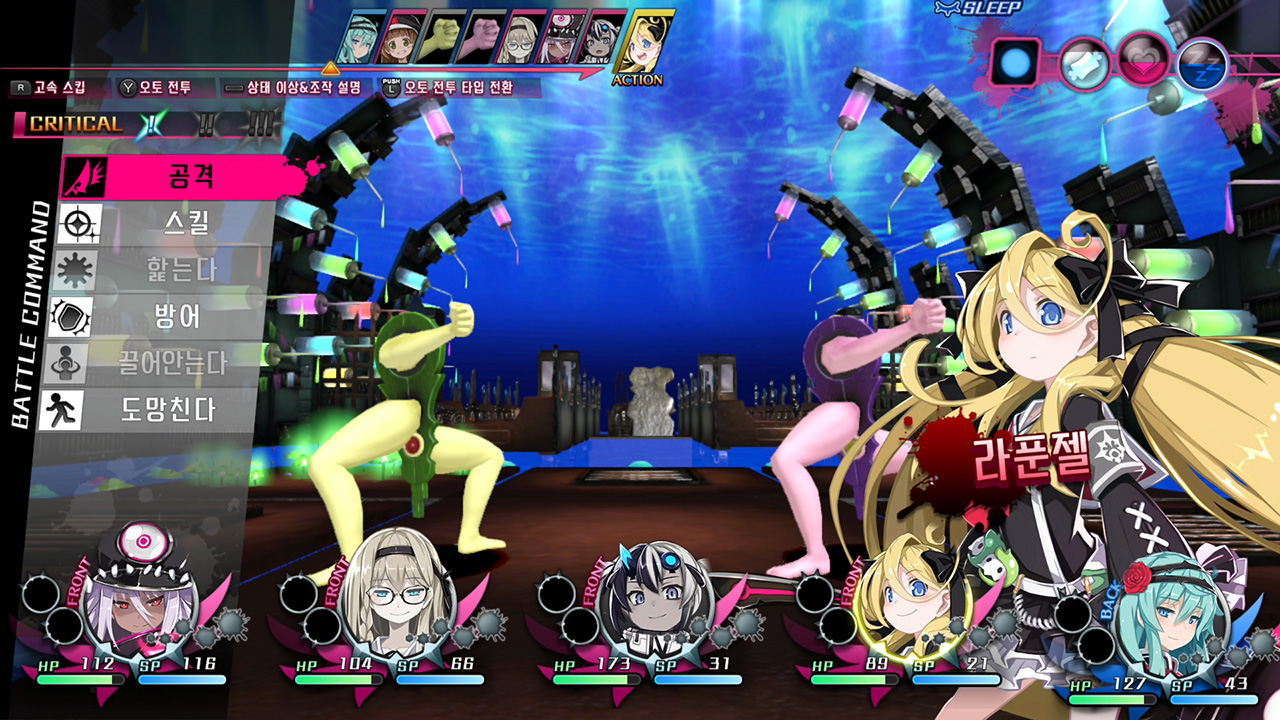Select the 공격 attack command
The height and width of the screenshot is (720, 1280).
tap(180, 177)
